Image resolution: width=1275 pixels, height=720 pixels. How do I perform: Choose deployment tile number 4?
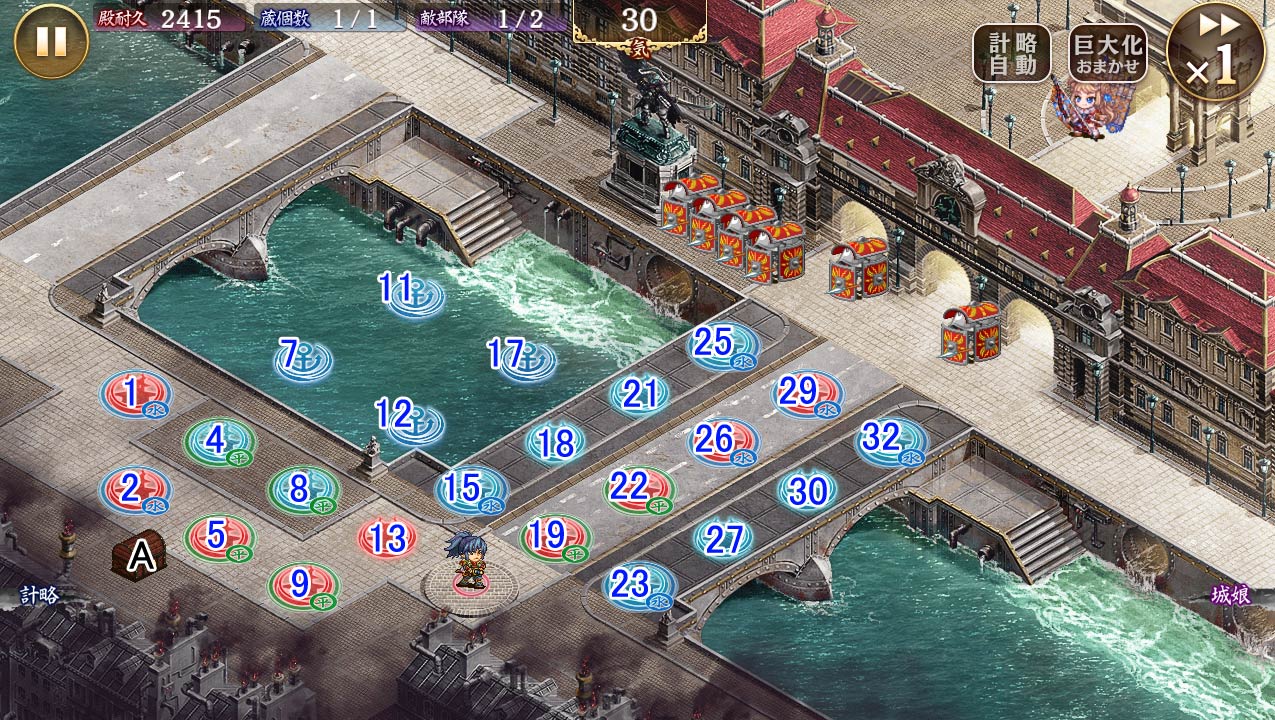coord(219,441)
